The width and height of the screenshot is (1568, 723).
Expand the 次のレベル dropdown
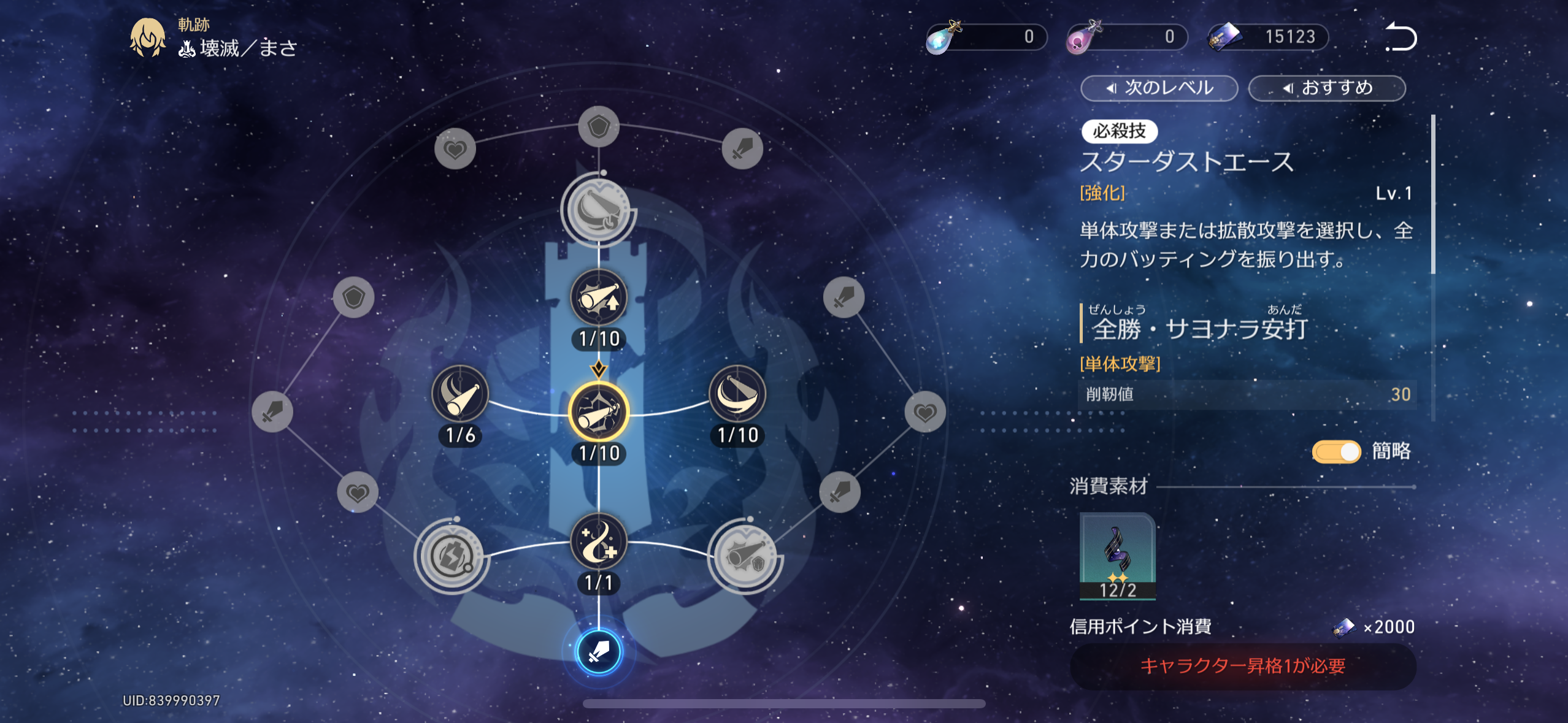pos(1158,88)
